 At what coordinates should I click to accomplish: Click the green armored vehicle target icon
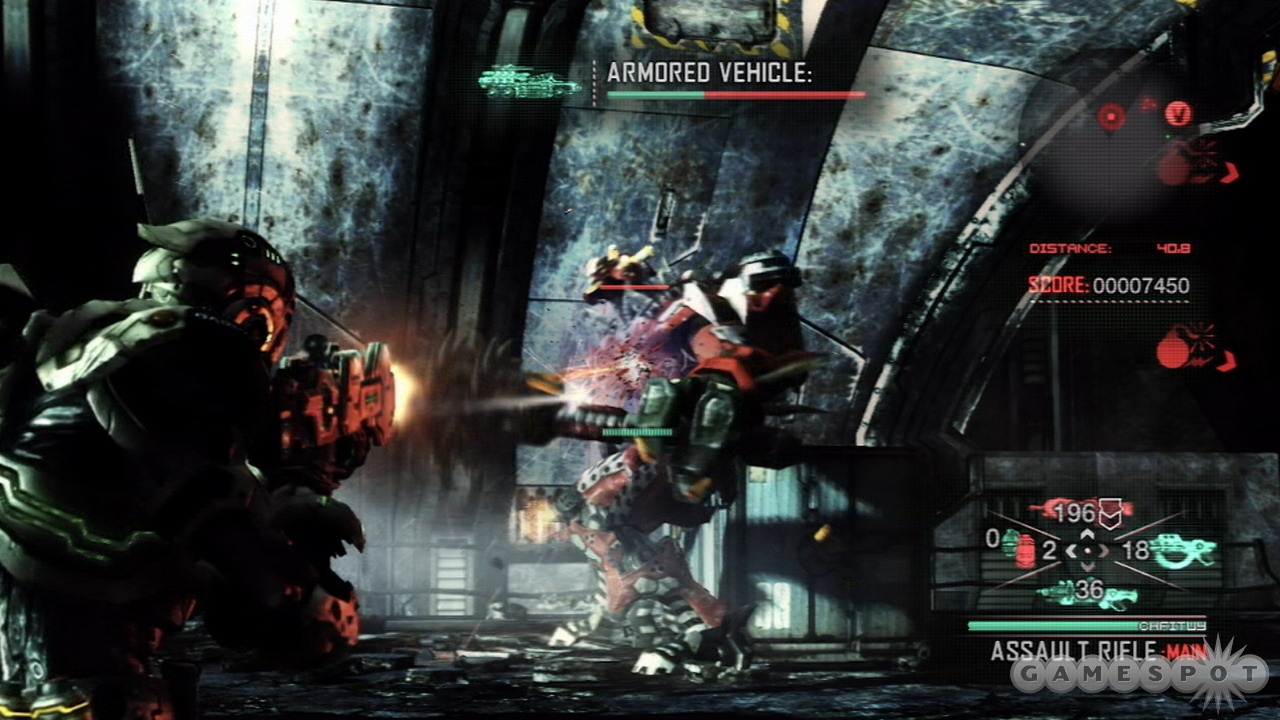[x=529, y=82]
